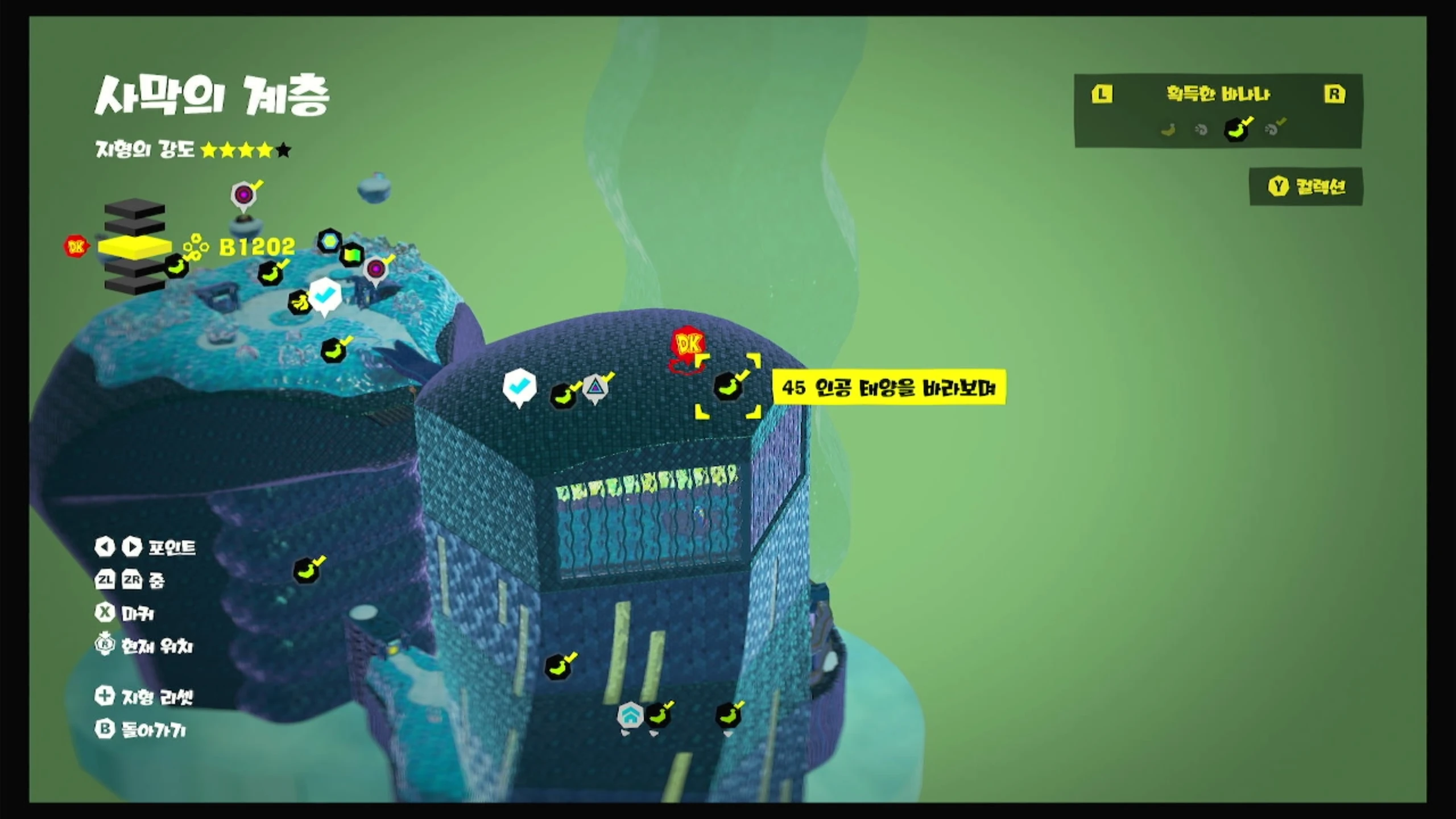This screenshot has width=1456, height=819.
Task: Select the unchecked grey fossil filter icon
Action: click(x=1201, y=130)
